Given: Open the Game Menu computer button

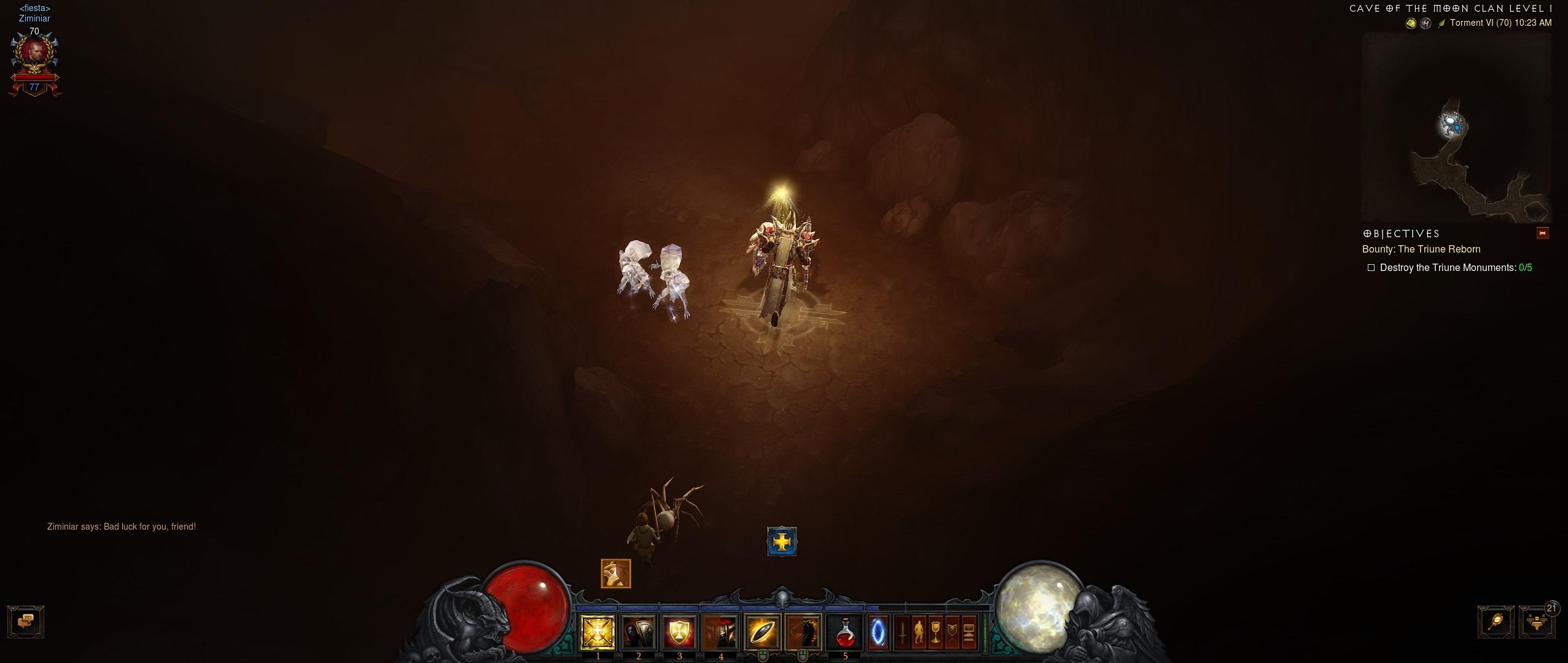Looking at the screenshot, I should pos(969,632).
